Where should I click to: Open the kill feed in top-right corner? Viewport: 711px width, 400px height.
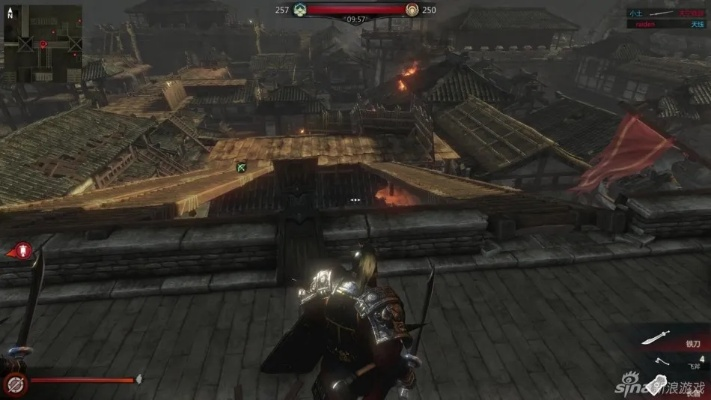click(x=667, y=19)
